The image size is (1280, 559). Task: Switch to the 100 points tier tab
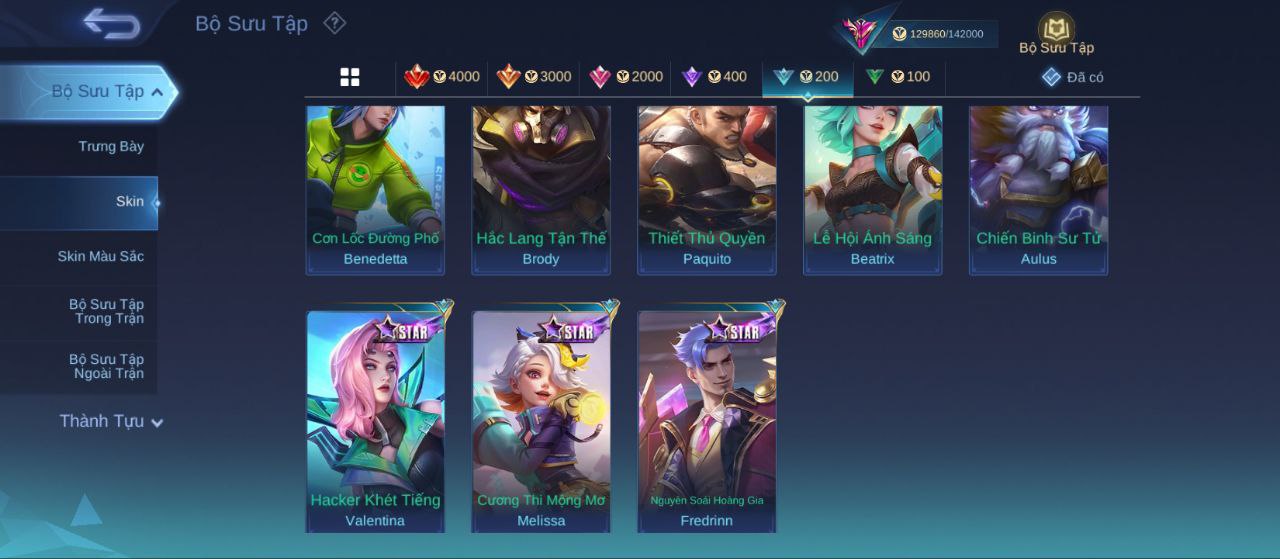click(898, 77)
